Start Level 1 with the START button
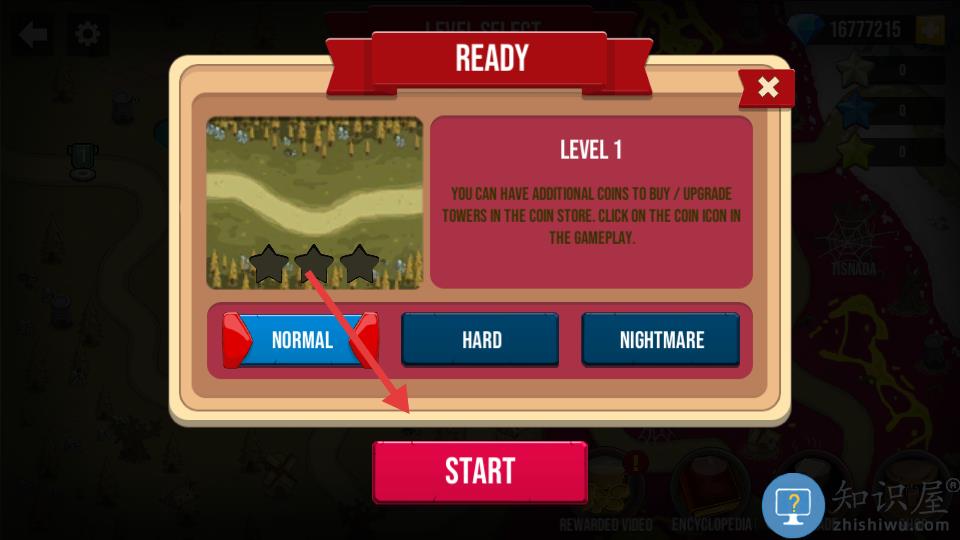 [x=480, y=471]
